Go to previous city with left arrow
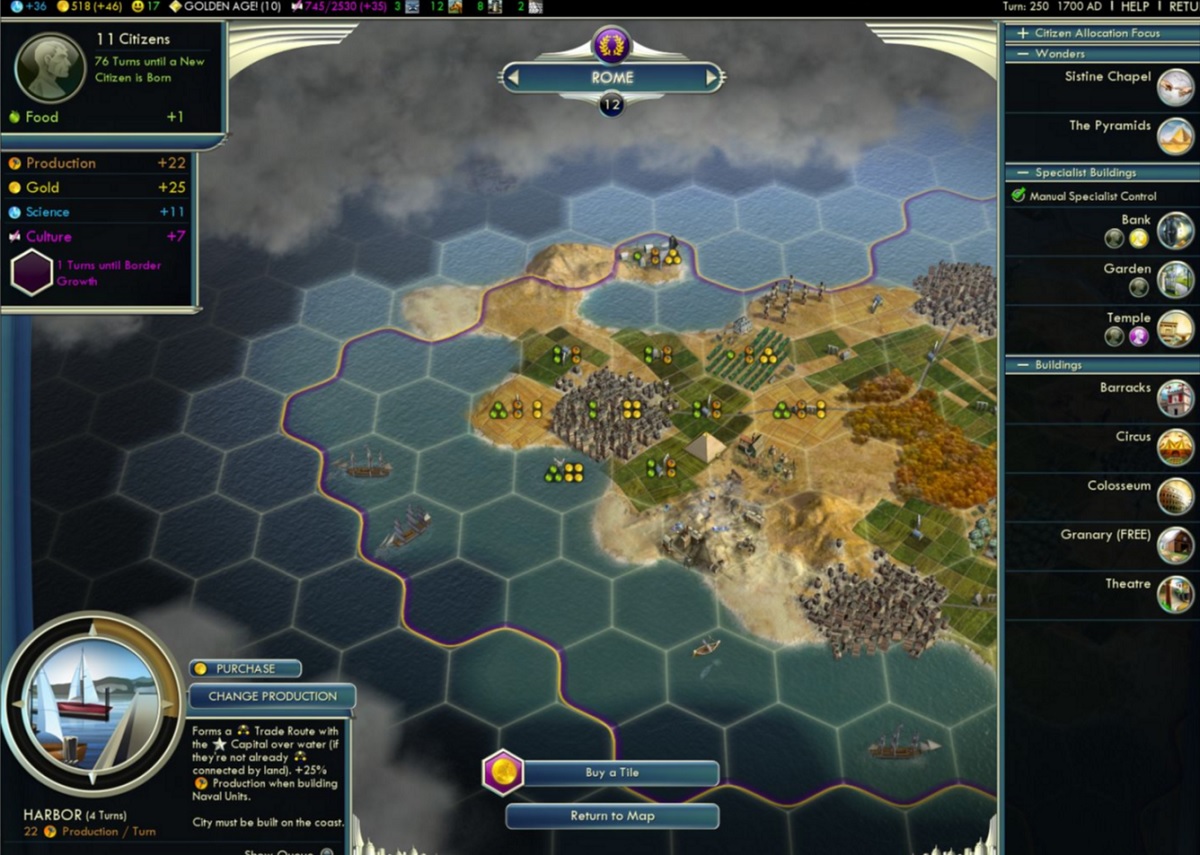Image resolution: width=1200 pixels, height=855 pixels. click(x=511, y=77)
